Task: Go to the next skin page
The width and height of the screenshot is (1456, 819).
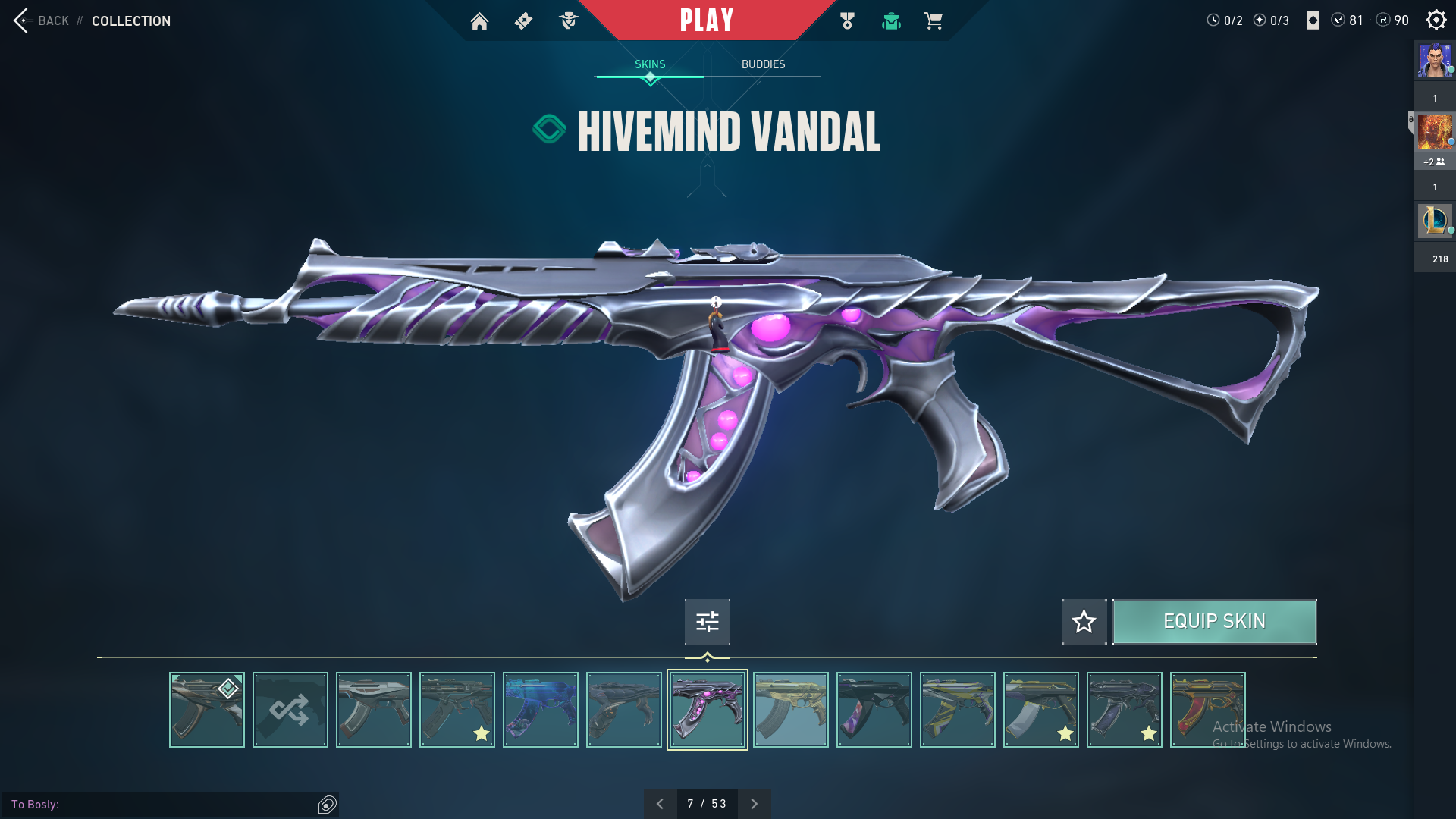Action: (x=754, y=804)
